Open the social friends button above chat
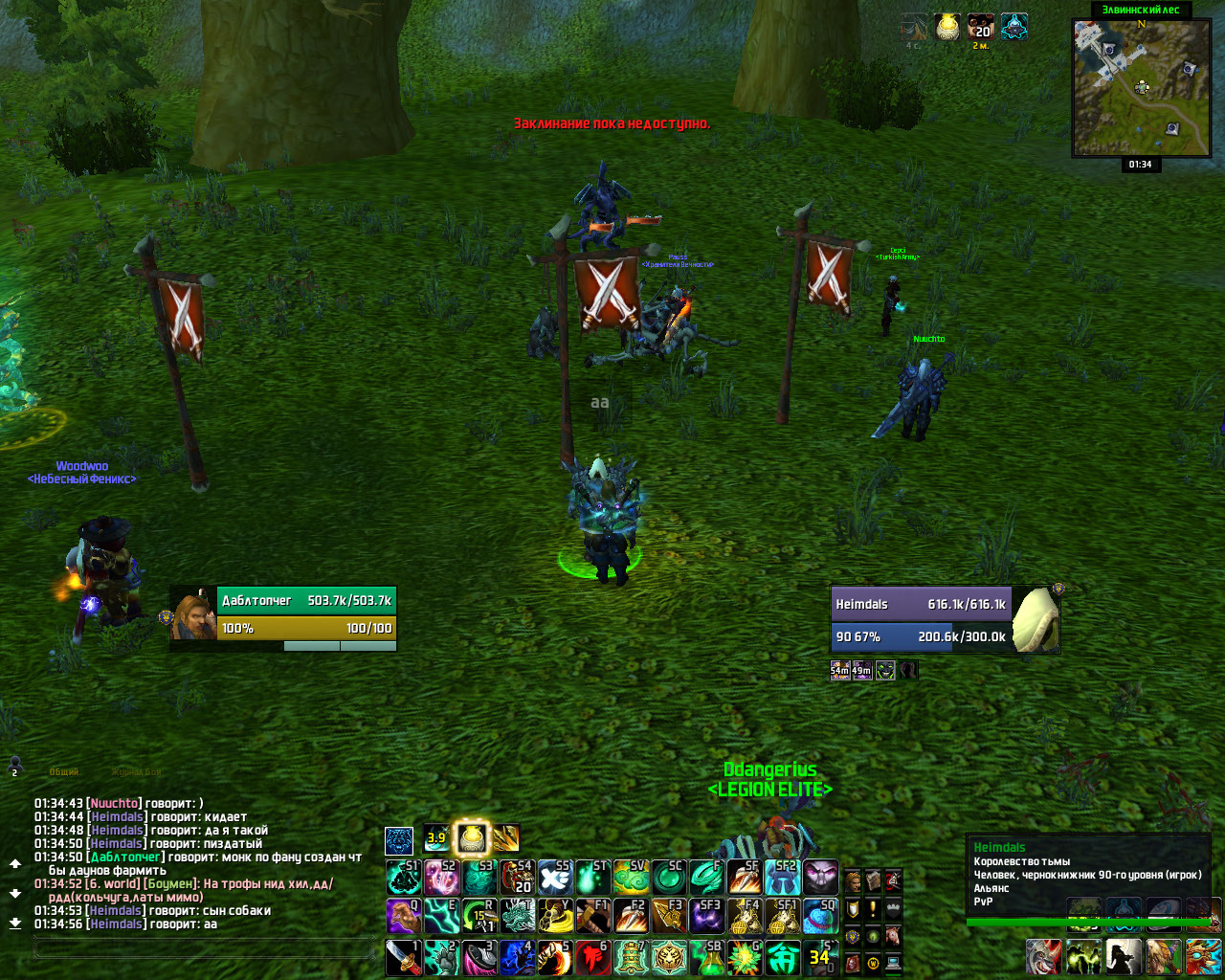Screen dimensions: 1225x980 coord(14,765)
